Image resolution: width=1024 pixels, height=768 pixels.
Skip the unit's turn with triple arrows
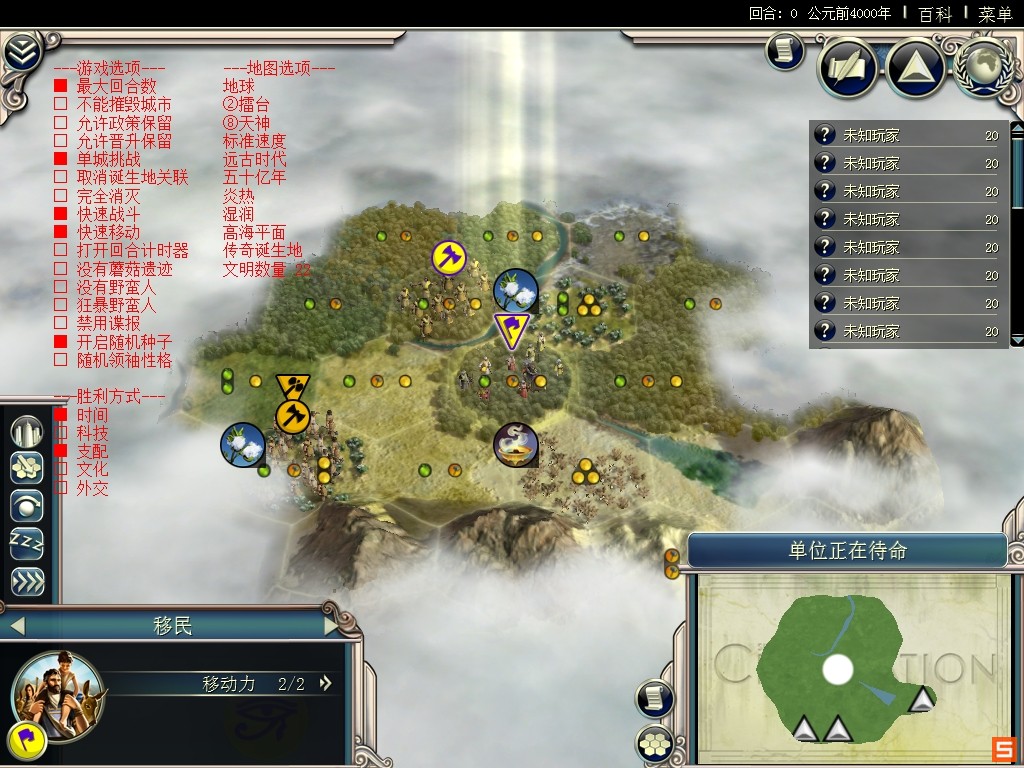tap(27, 581)
